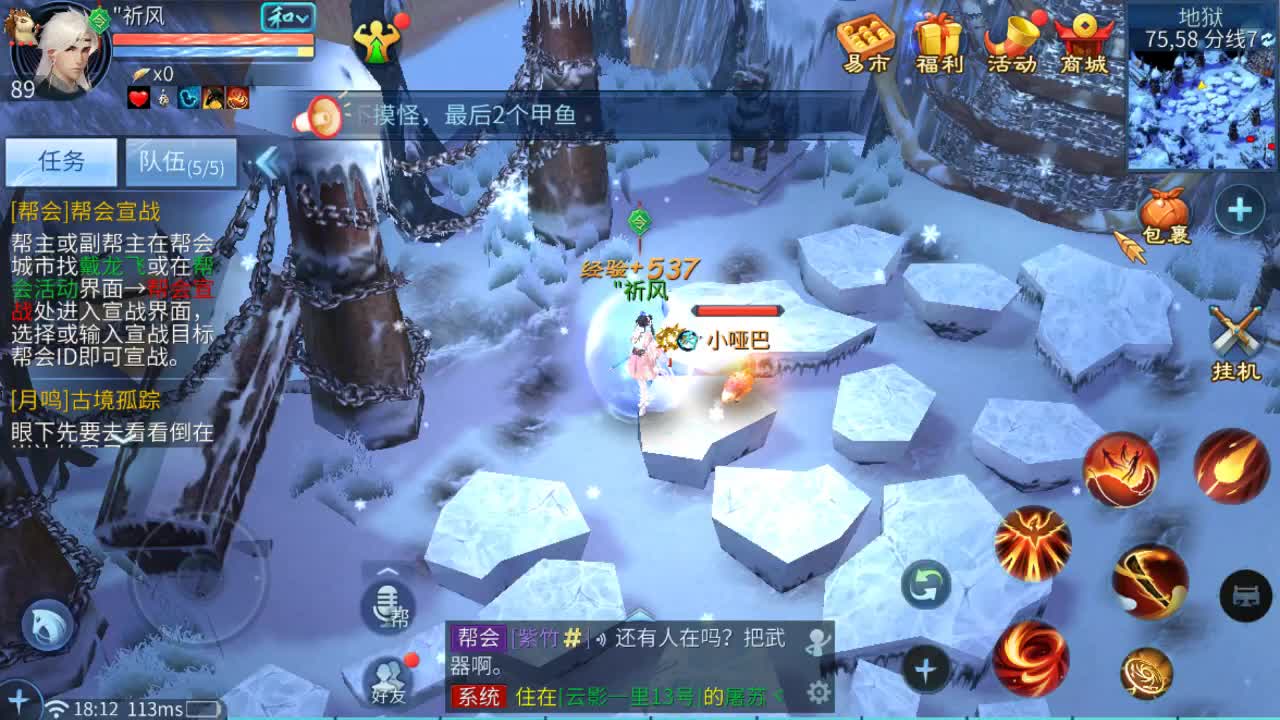This screenshot has width=1280, height=720.
Task: Collapse the quest panel with the left chevron
Action: click(266, 163)
